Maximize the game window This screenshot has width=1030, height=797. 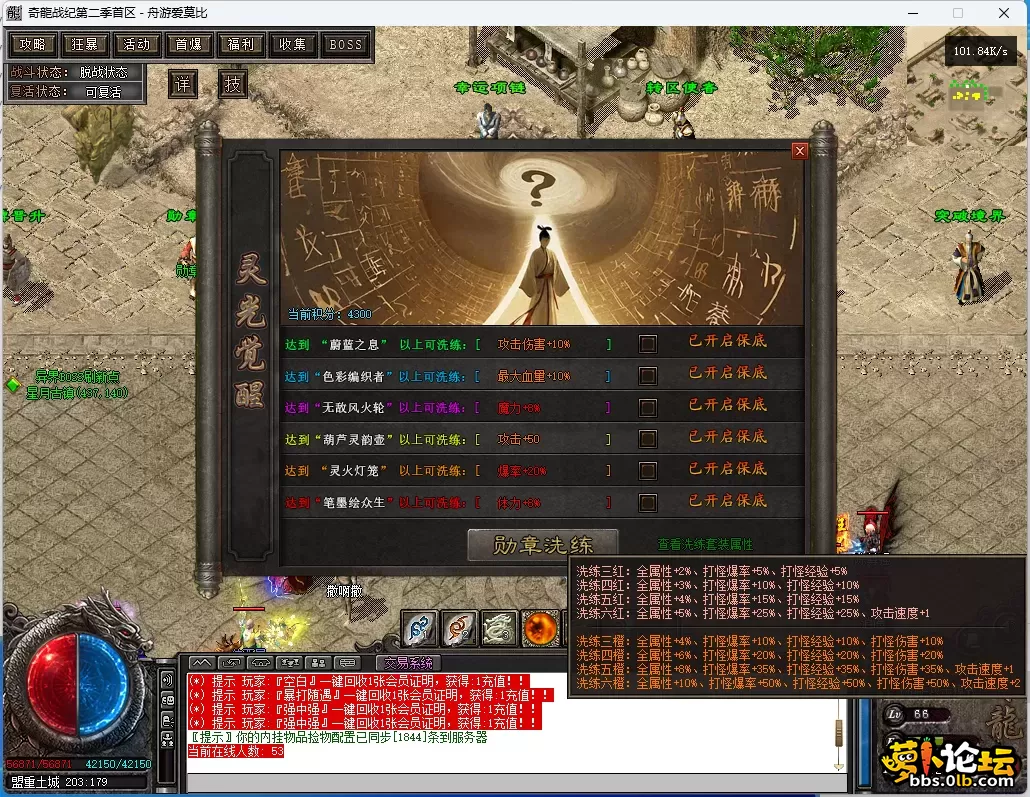(958, 13)
